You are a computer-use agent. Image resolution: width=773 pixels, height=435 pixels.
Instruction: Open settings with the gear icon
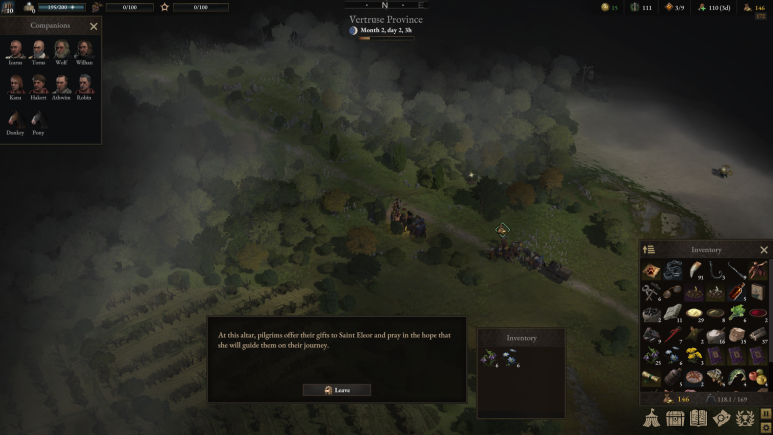766,427
